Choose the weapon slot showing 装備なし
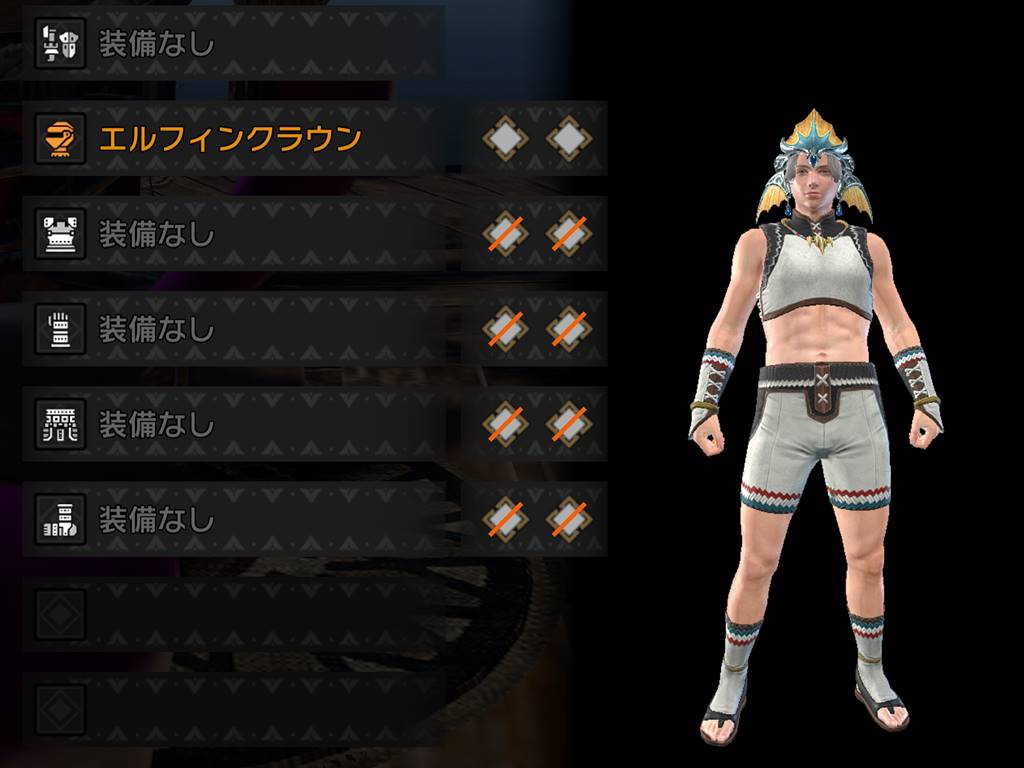This screenshot has width=1024, height=768. tap(232, 43)
